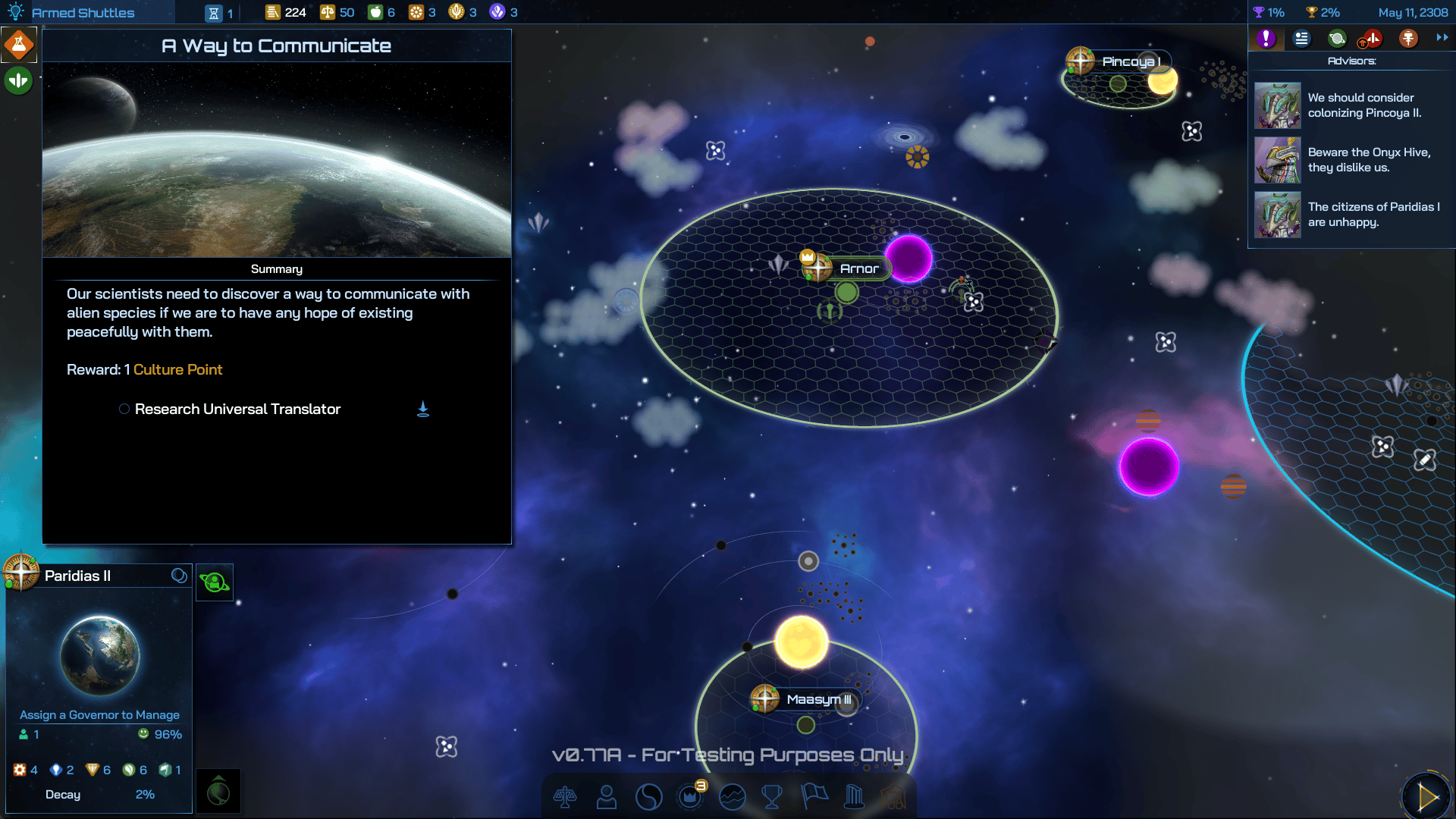The width and height of the screenshot is (1456, 819).
Task: Toggle the purple alerts filter in advisor bar
Action: point(1265,38)
